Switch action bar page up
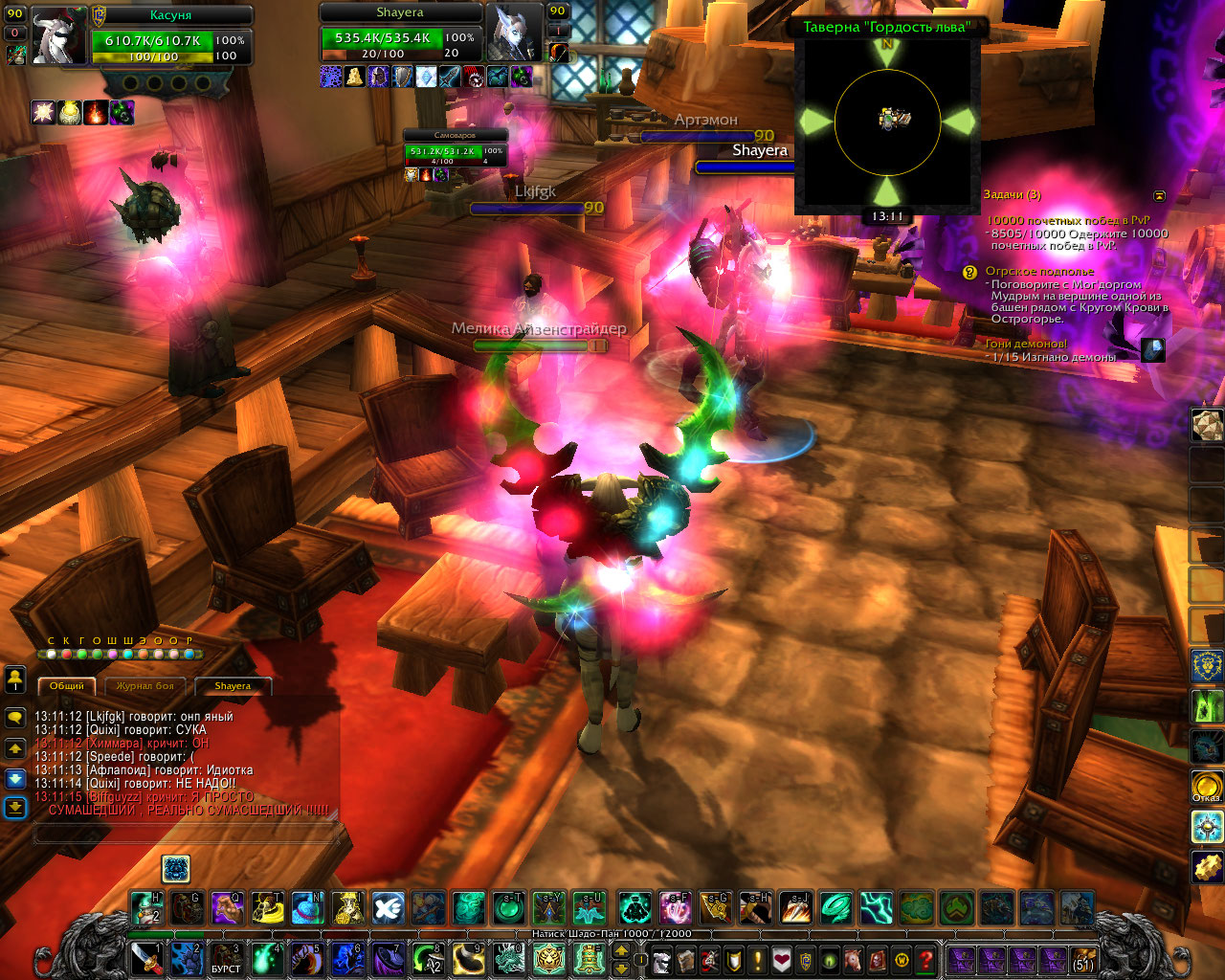Viewport: 1225px width, 980px height. tap(621, 951)
